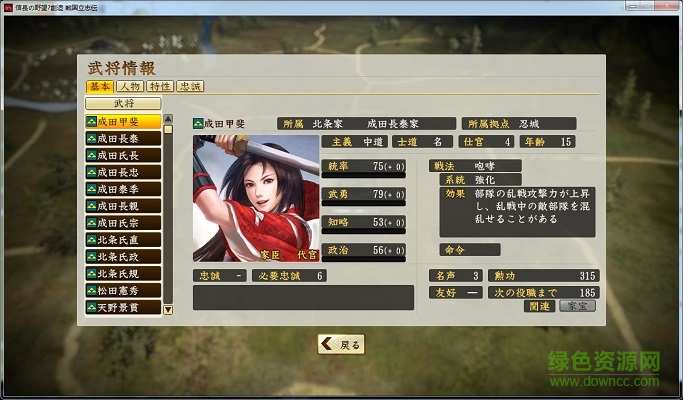This screenshot has width=683, height=400.
Task: Click the 武将 list header button
Action: [x=123, y=103]
